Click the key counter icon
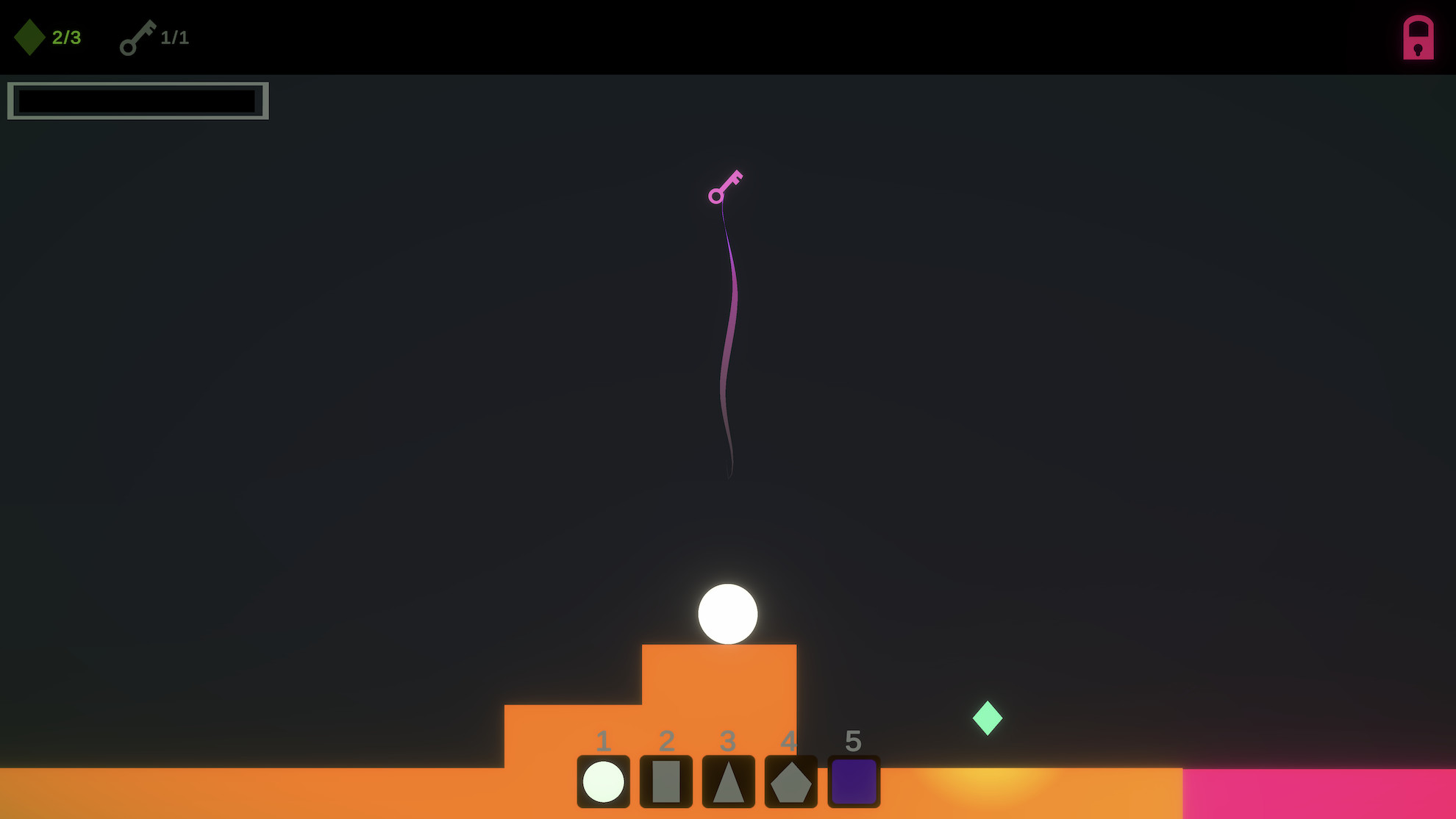 click(137, 38)
